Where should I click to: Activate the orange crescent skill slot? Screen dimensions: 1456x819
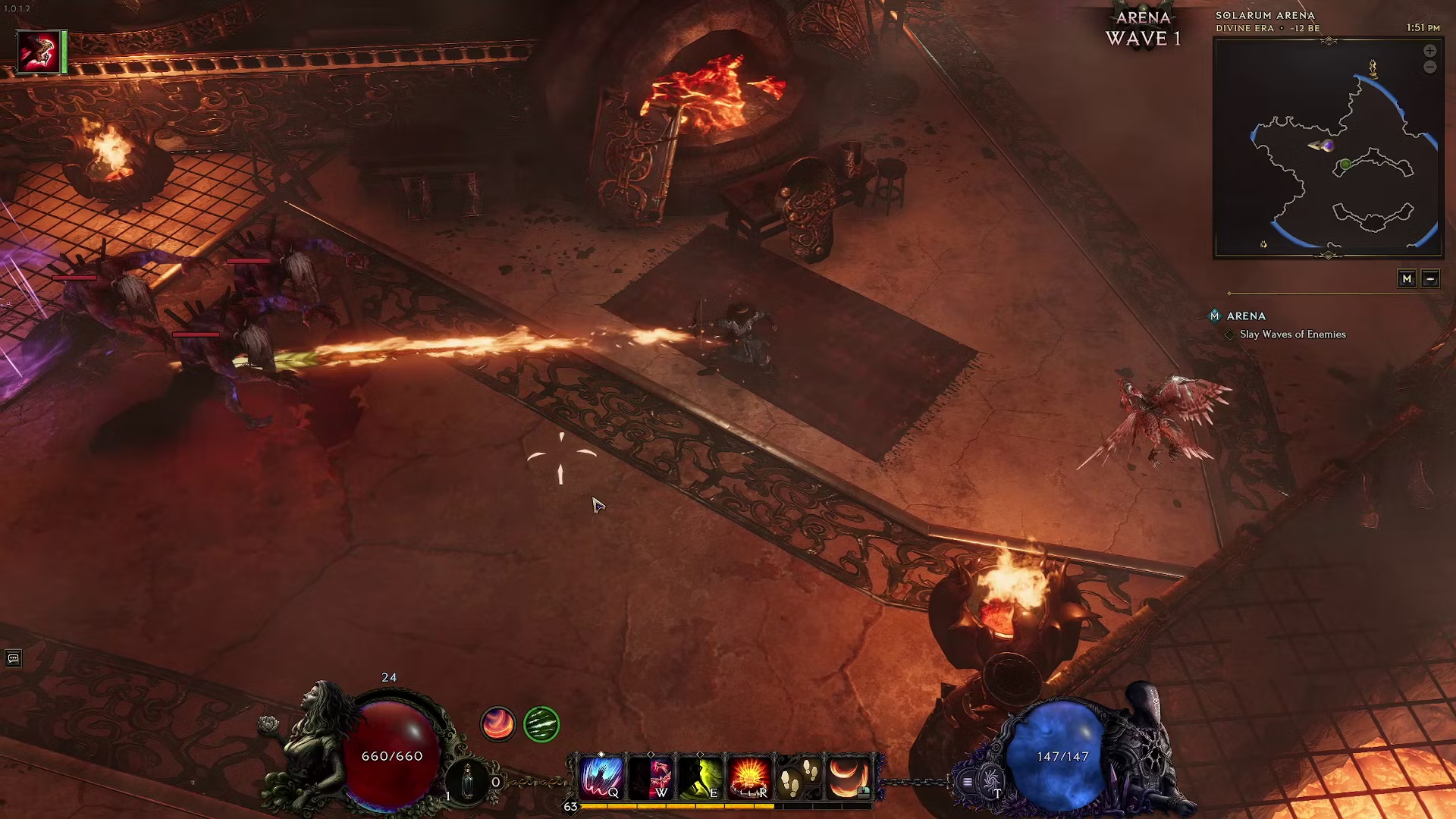pos(849,777)
